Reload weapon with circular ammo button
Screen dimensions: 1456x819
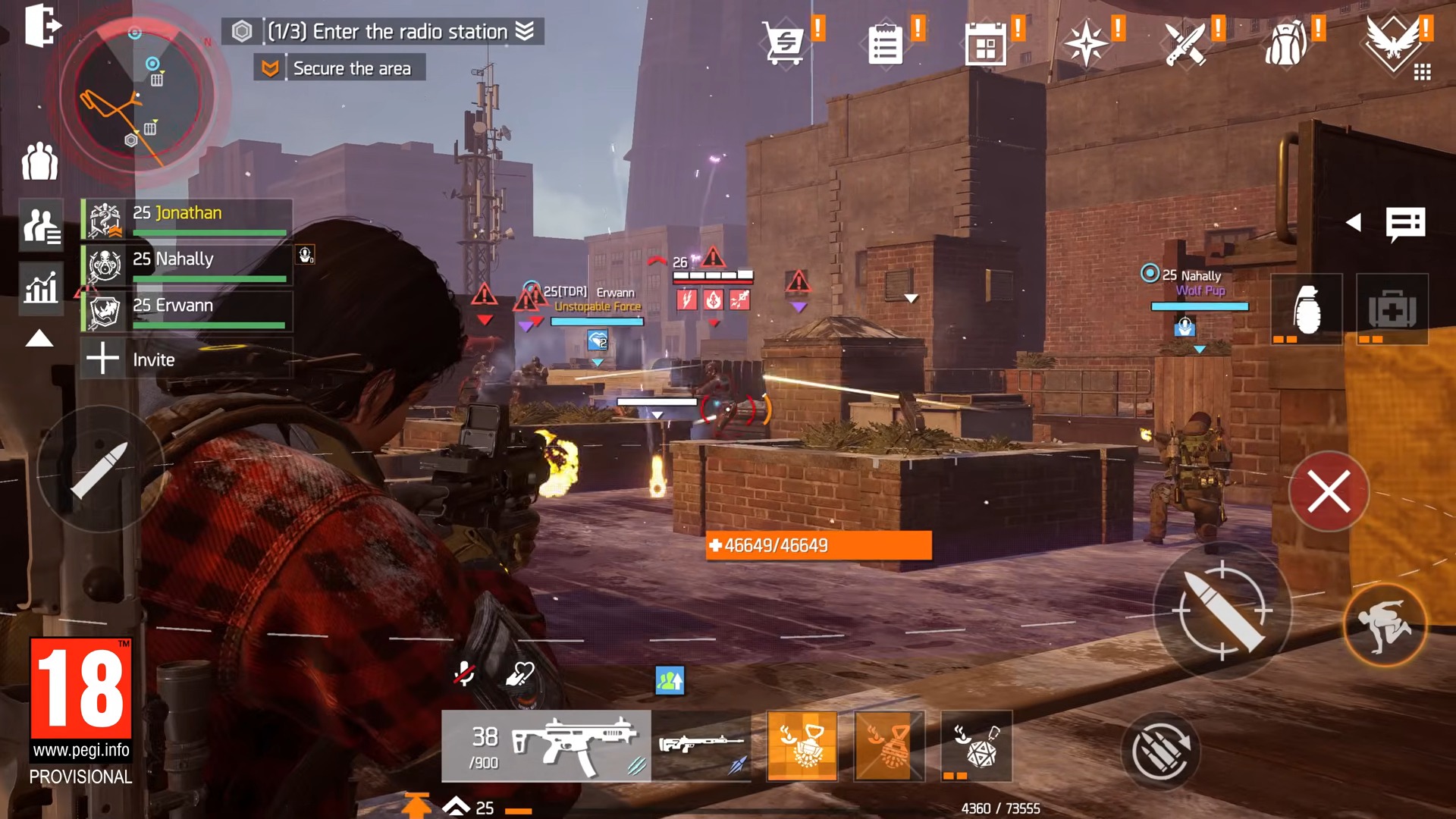click(x=1159, y=751)
